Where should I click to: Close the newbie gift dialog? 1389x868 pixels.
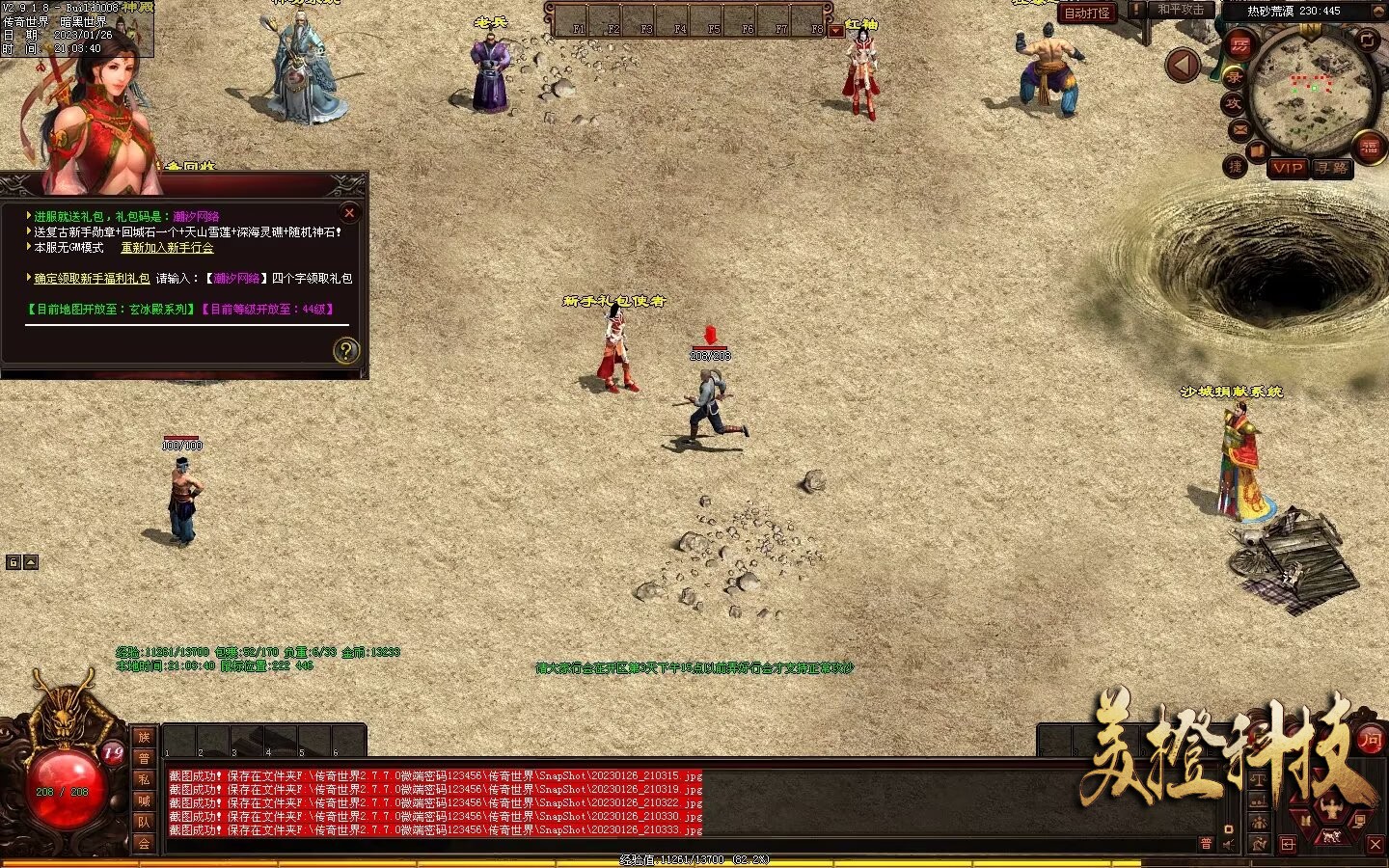[349, 213]
